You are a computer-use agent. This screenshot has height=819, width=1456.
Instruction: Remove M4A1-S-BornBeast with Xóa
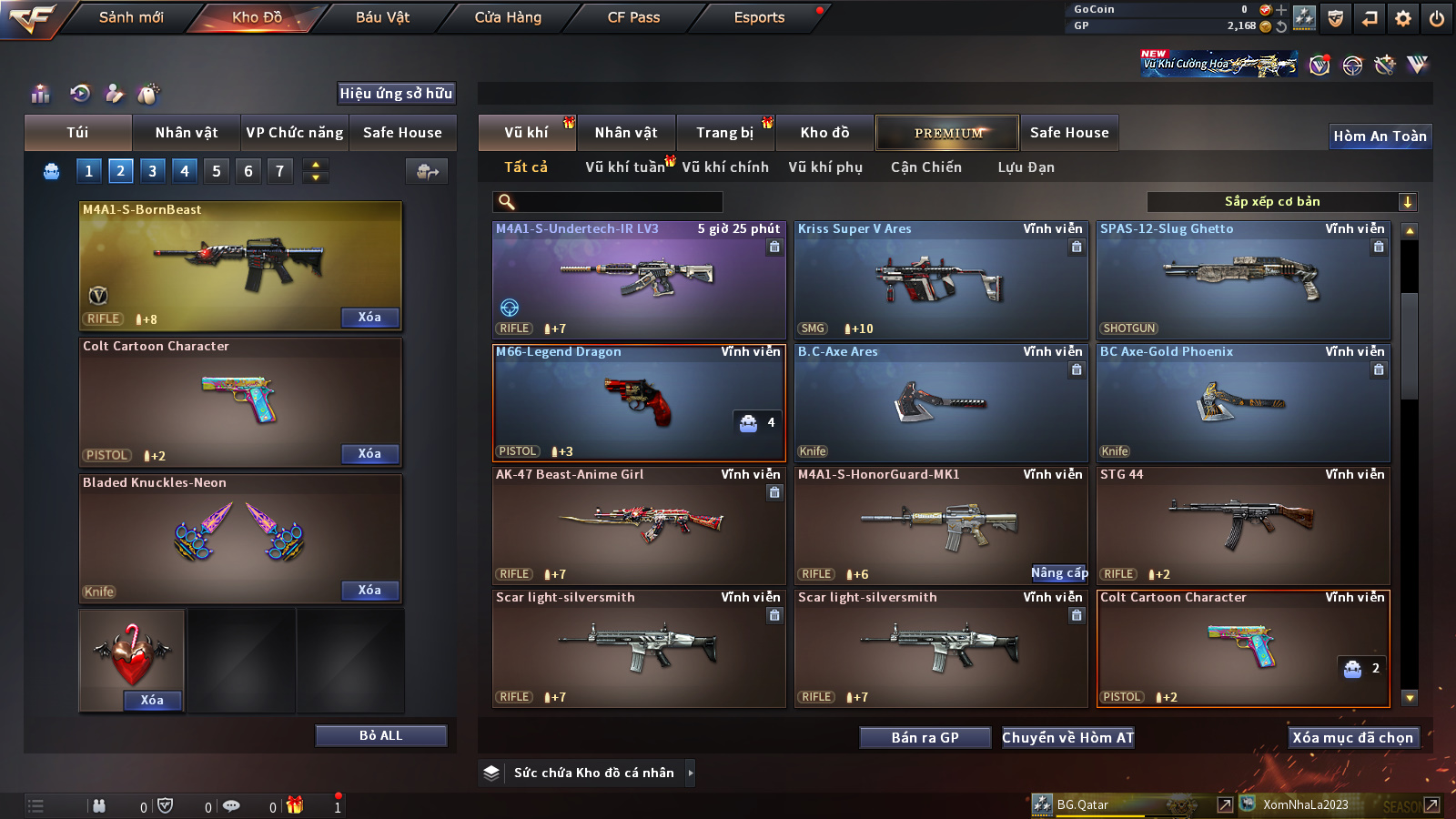click(x=369, y=318)
